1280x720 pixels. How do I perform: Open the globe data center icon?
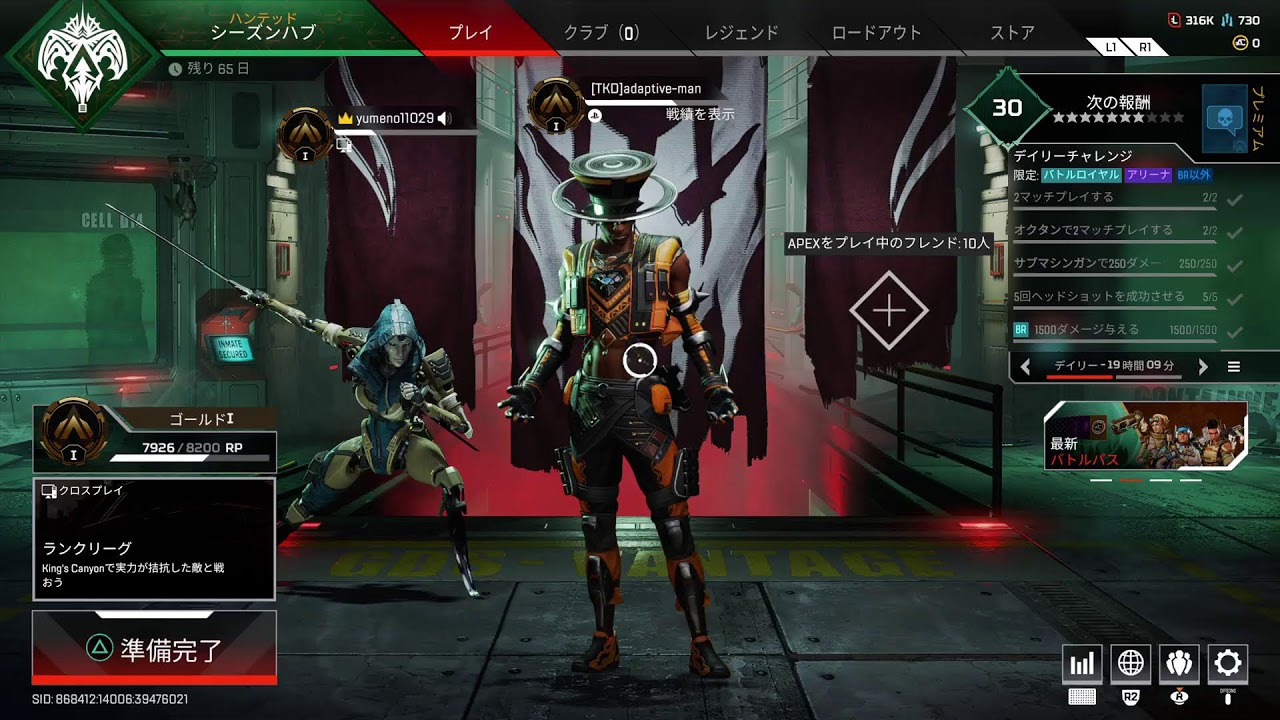pos(1131,664)
